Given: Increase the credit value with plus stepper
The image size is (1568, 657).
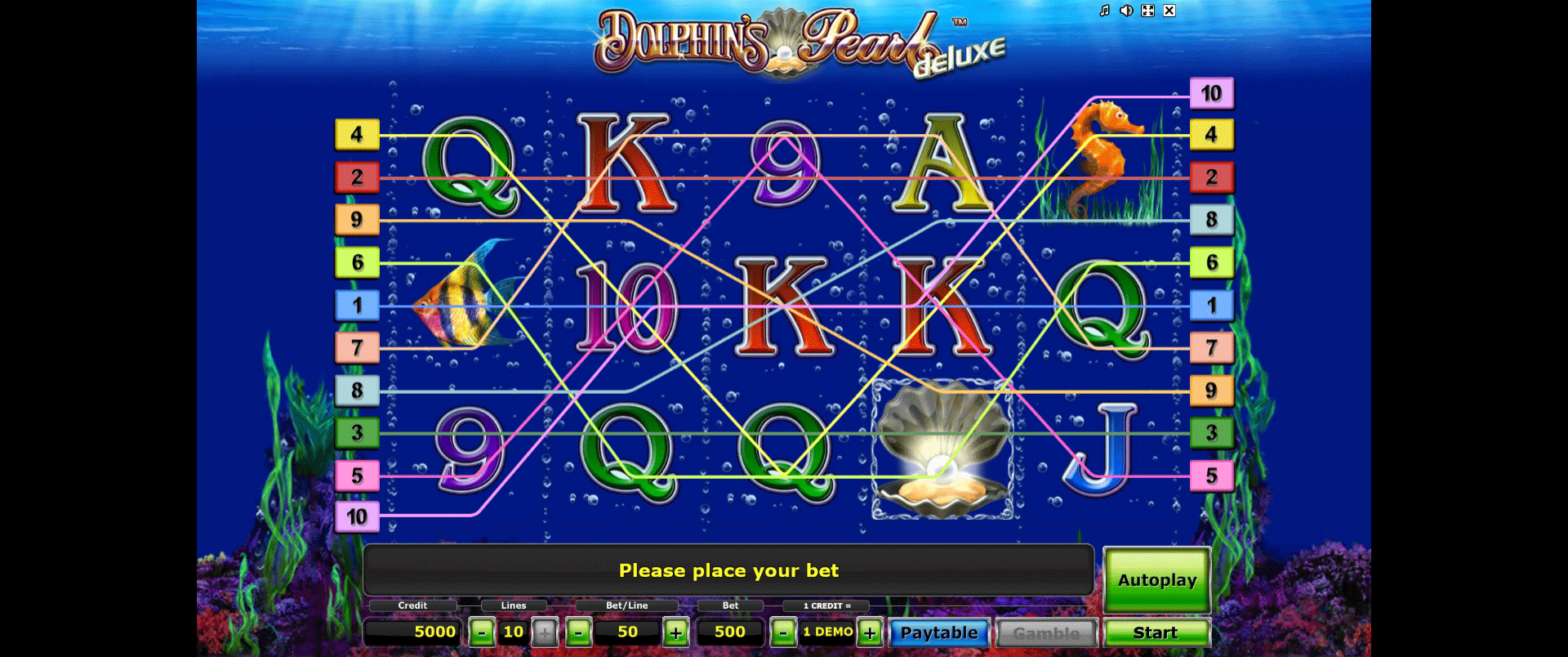Looking at the screenshot, I should coord(868,632).
